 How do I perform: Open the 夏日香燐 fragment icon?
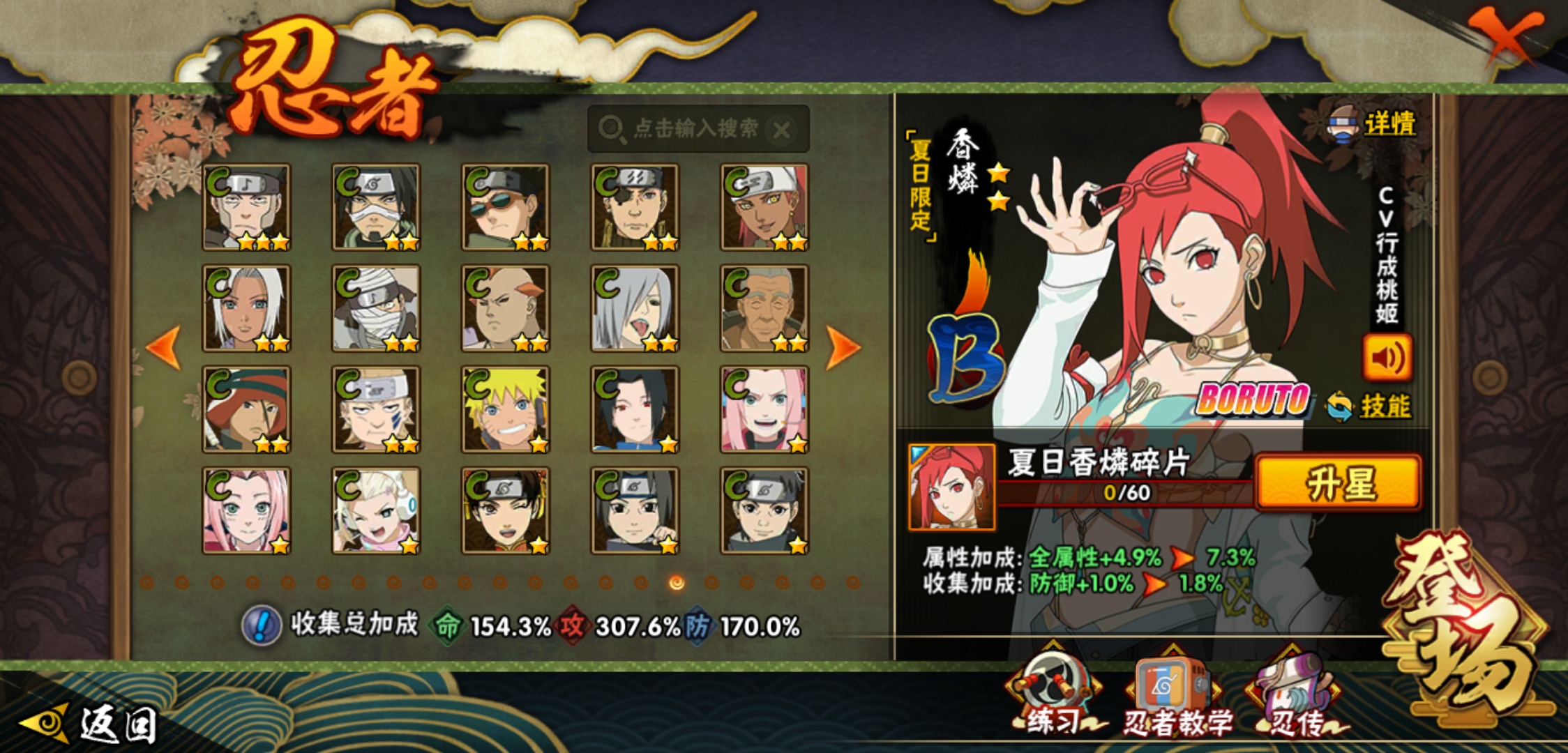click(951, 487)
